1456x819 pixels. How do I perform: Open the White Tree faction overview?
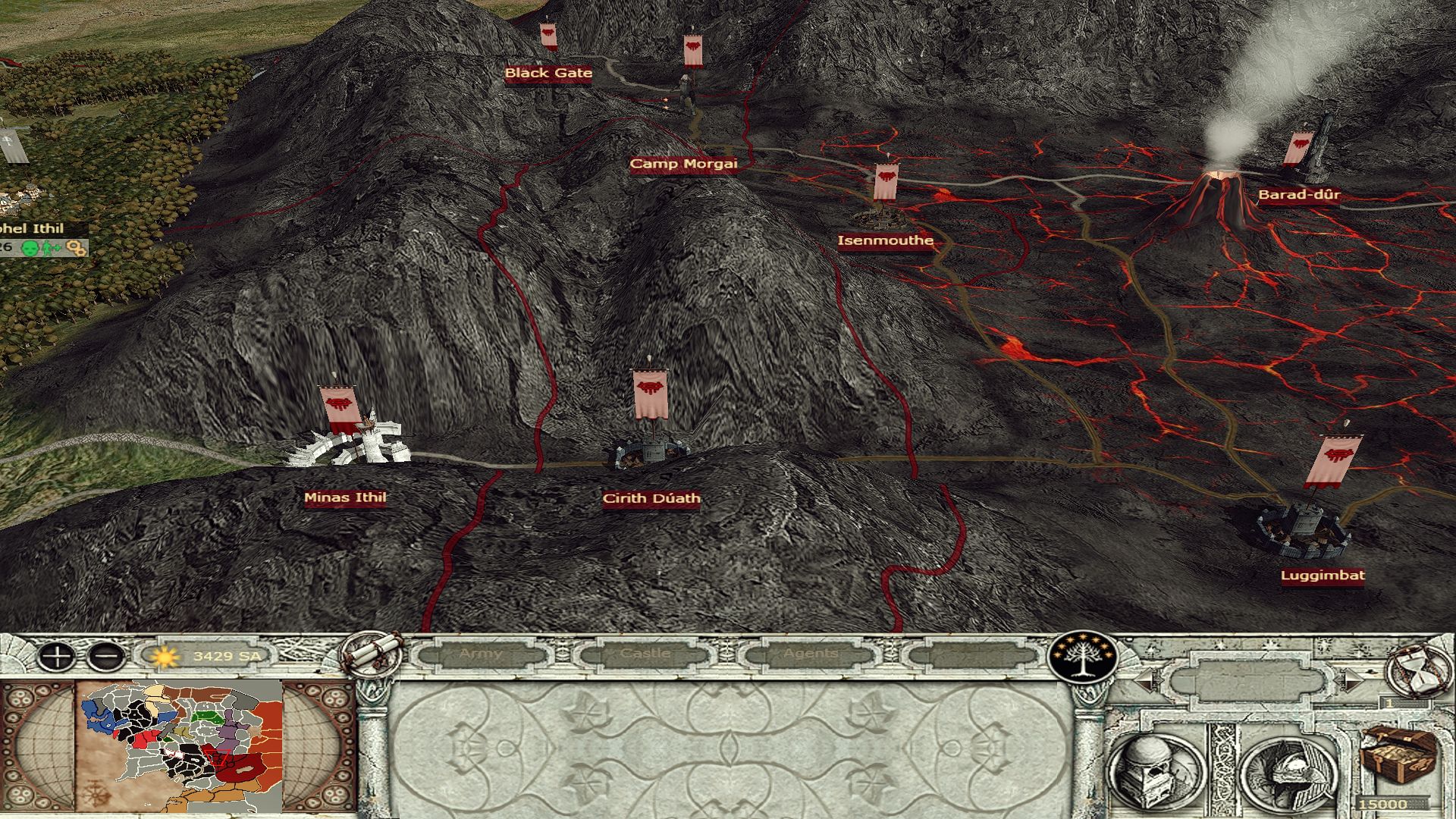(1083, 655)
